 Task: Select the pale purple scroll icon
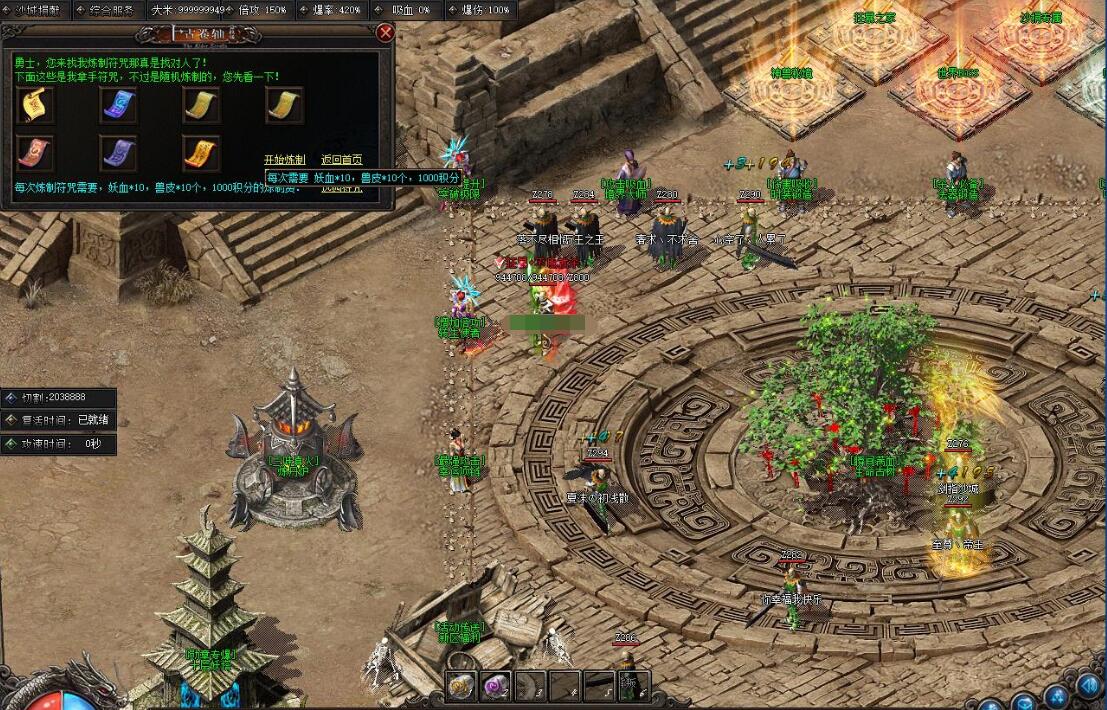(118, 152)
